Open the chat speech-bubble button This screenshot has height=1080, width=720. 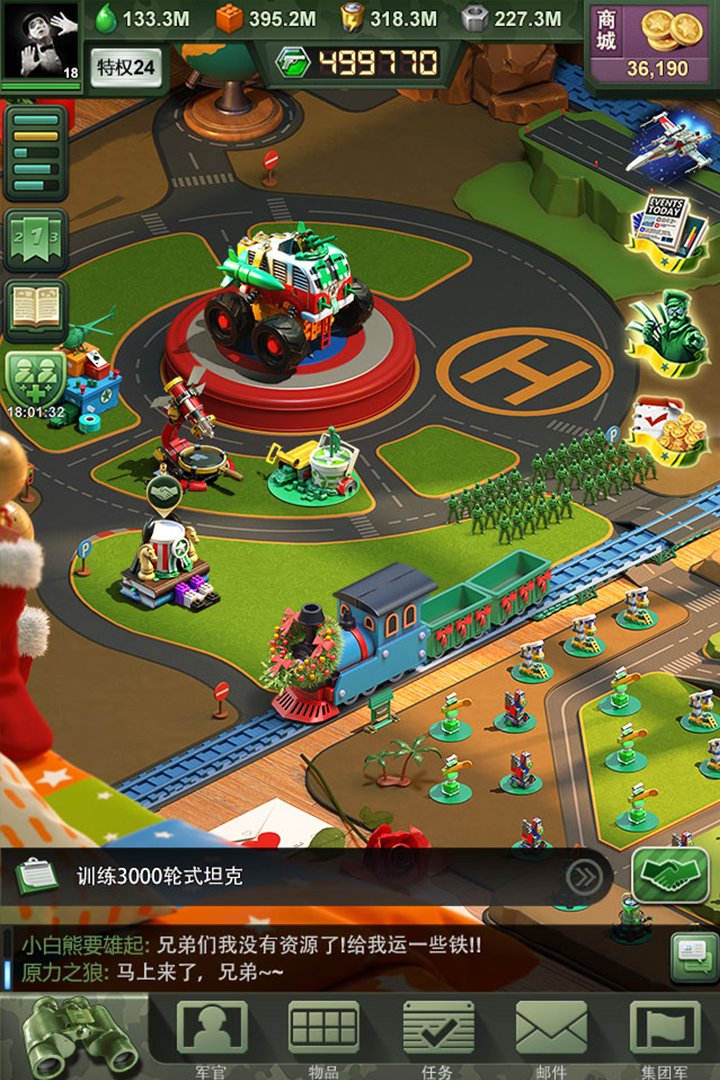point(693,955)
